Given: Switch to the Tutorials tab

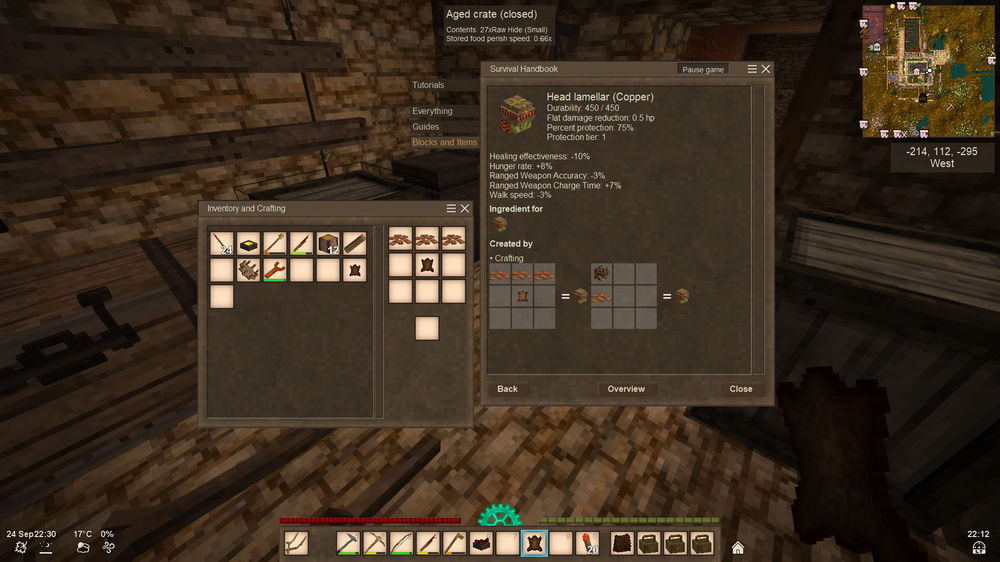Looking at the screenshot, I should pyautogui.click(x=429, y=86).
